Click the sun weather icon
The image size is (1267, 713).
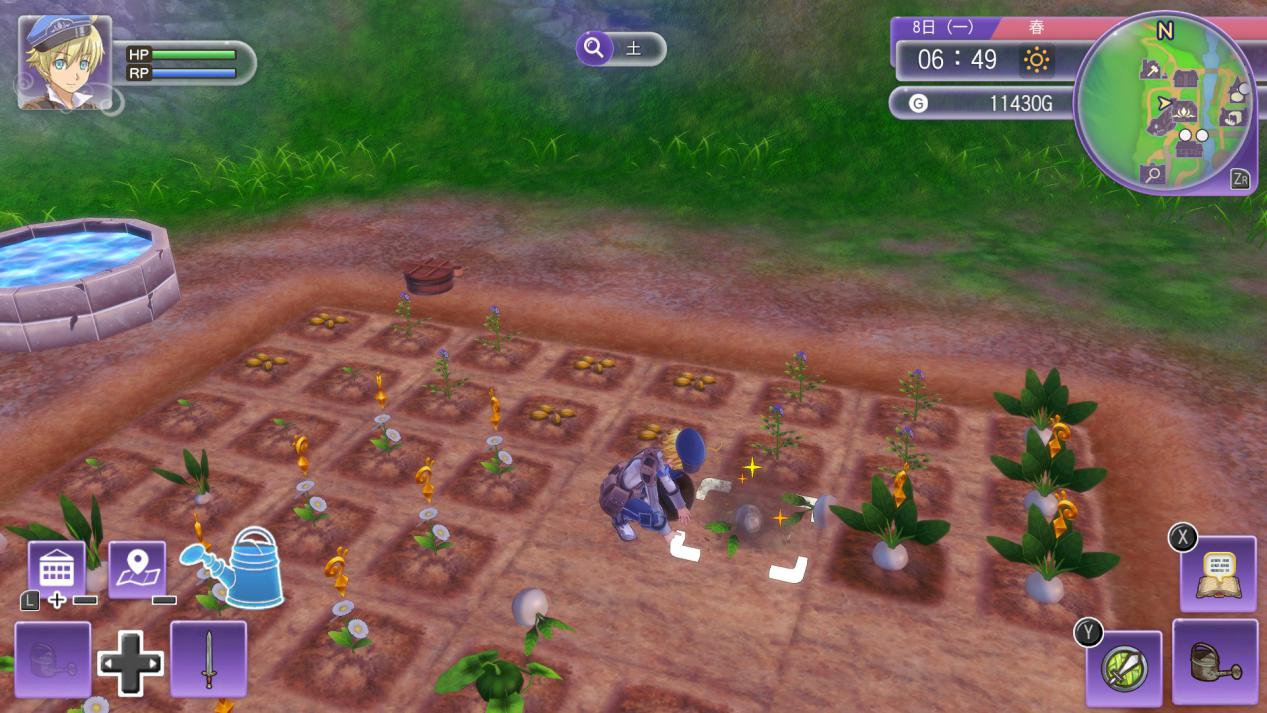click(x=1035, y=61)
